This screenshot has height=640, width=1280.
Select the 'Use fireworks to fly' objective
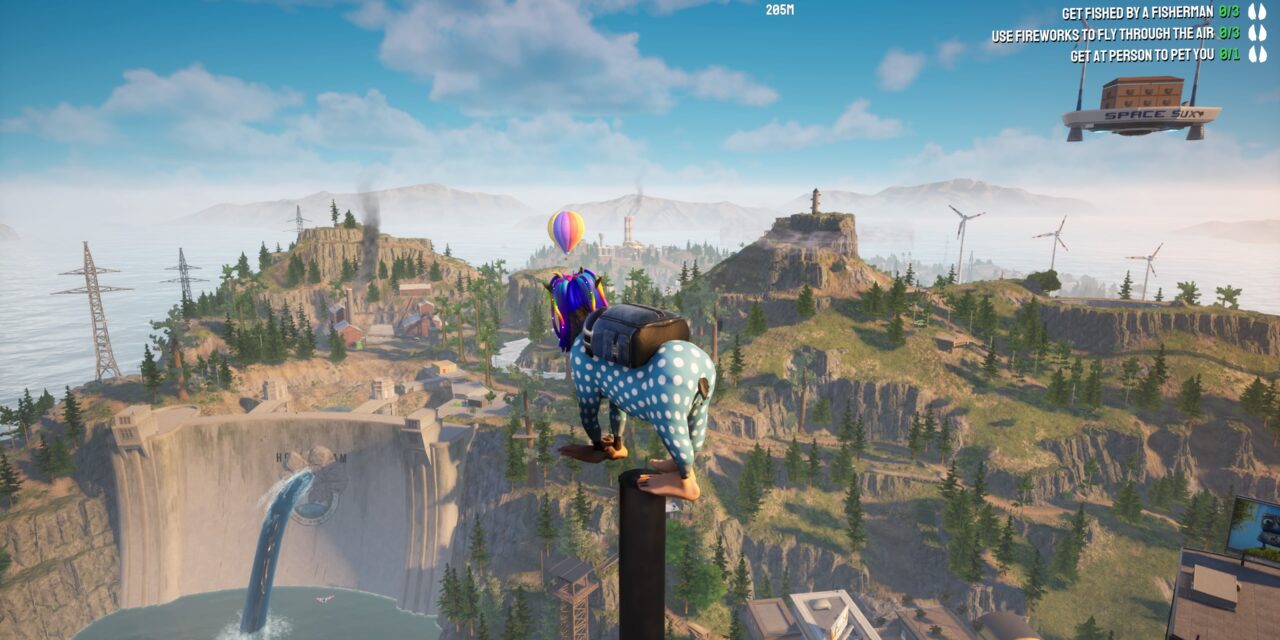point(1104,35)
